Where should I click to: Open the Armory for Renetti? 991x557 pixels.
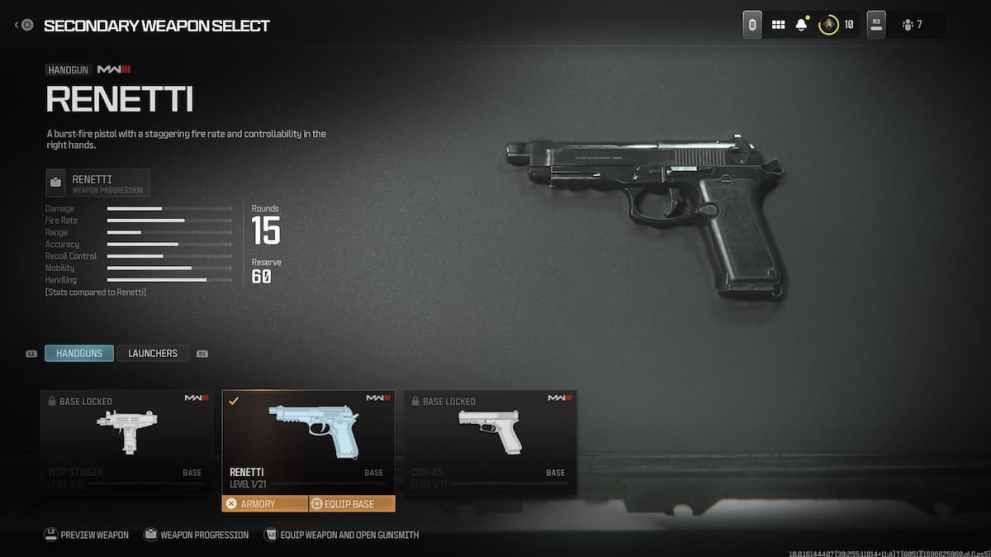pos(264,504)
